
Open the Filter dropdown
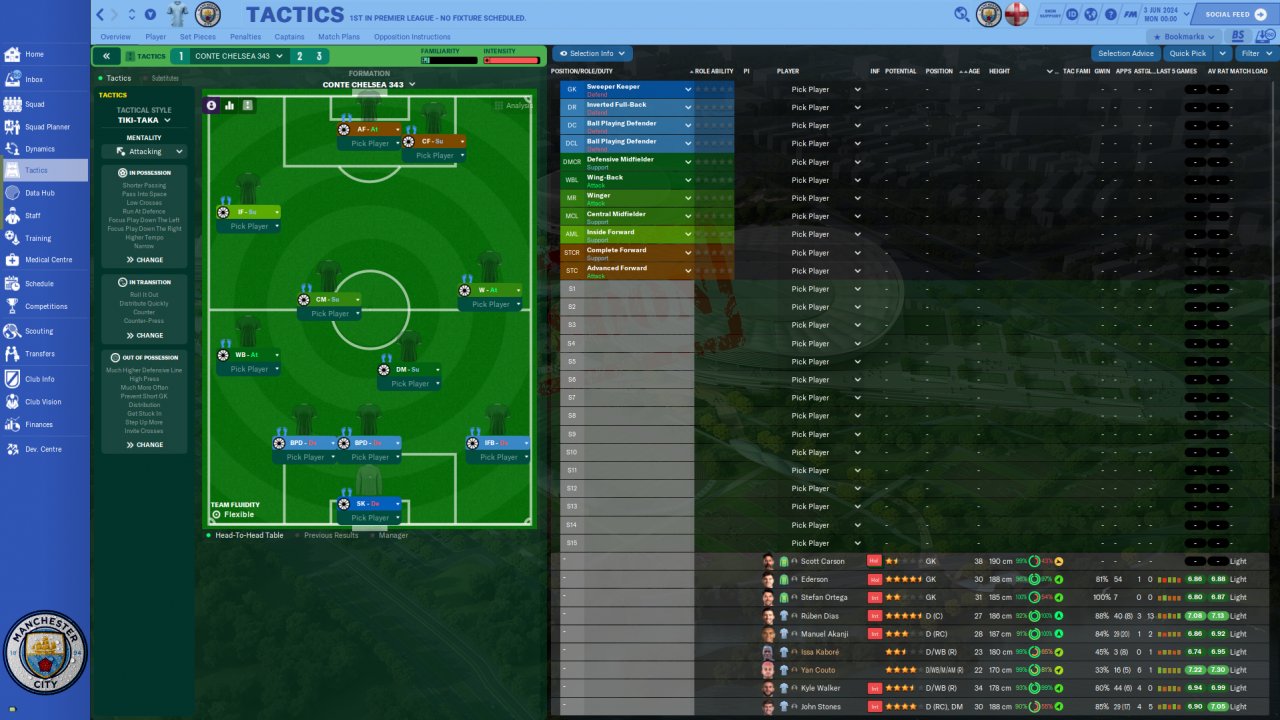pos(1254,54)
